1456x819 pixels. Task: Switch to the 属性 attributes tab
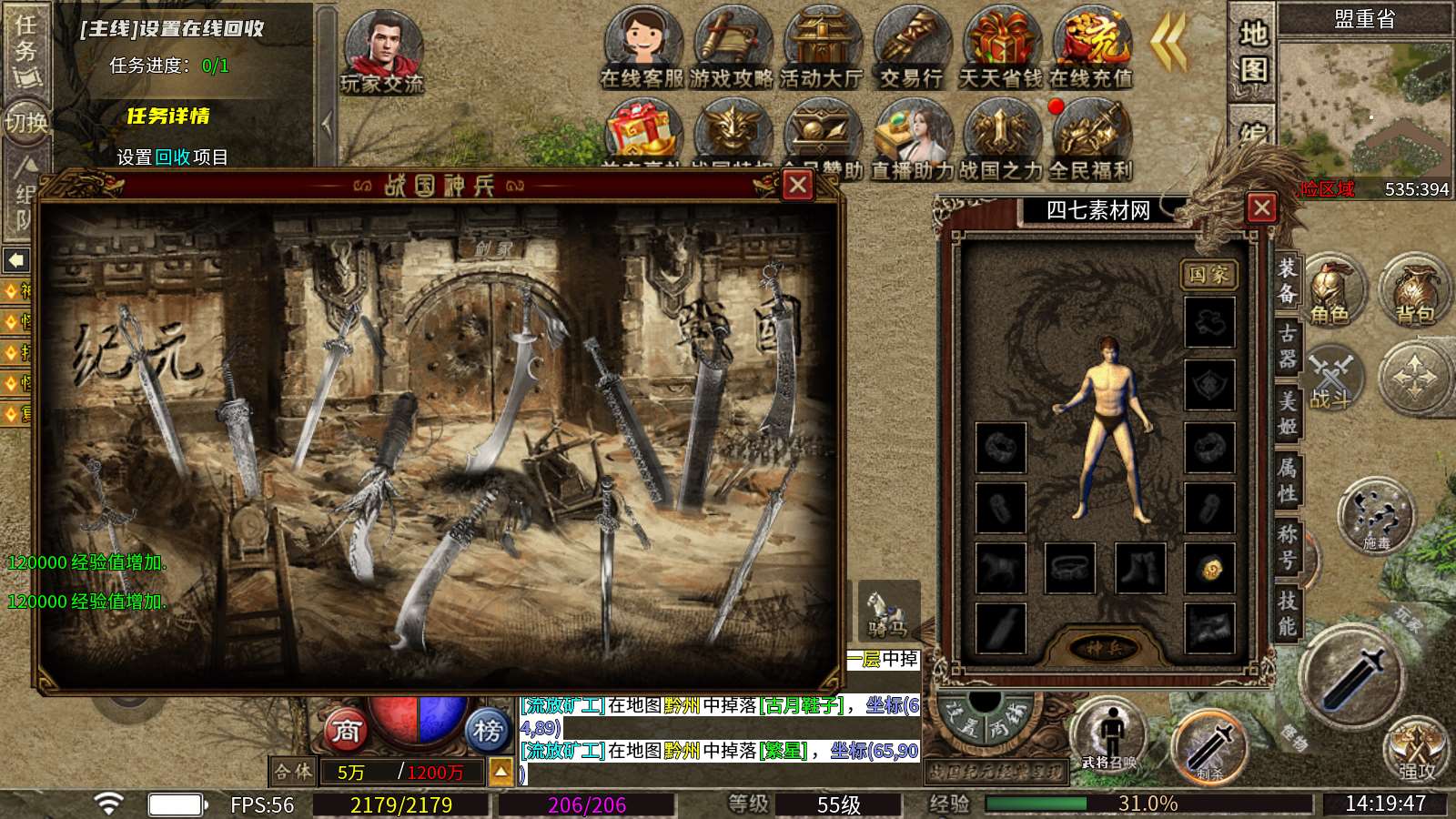pos(1287,480)
